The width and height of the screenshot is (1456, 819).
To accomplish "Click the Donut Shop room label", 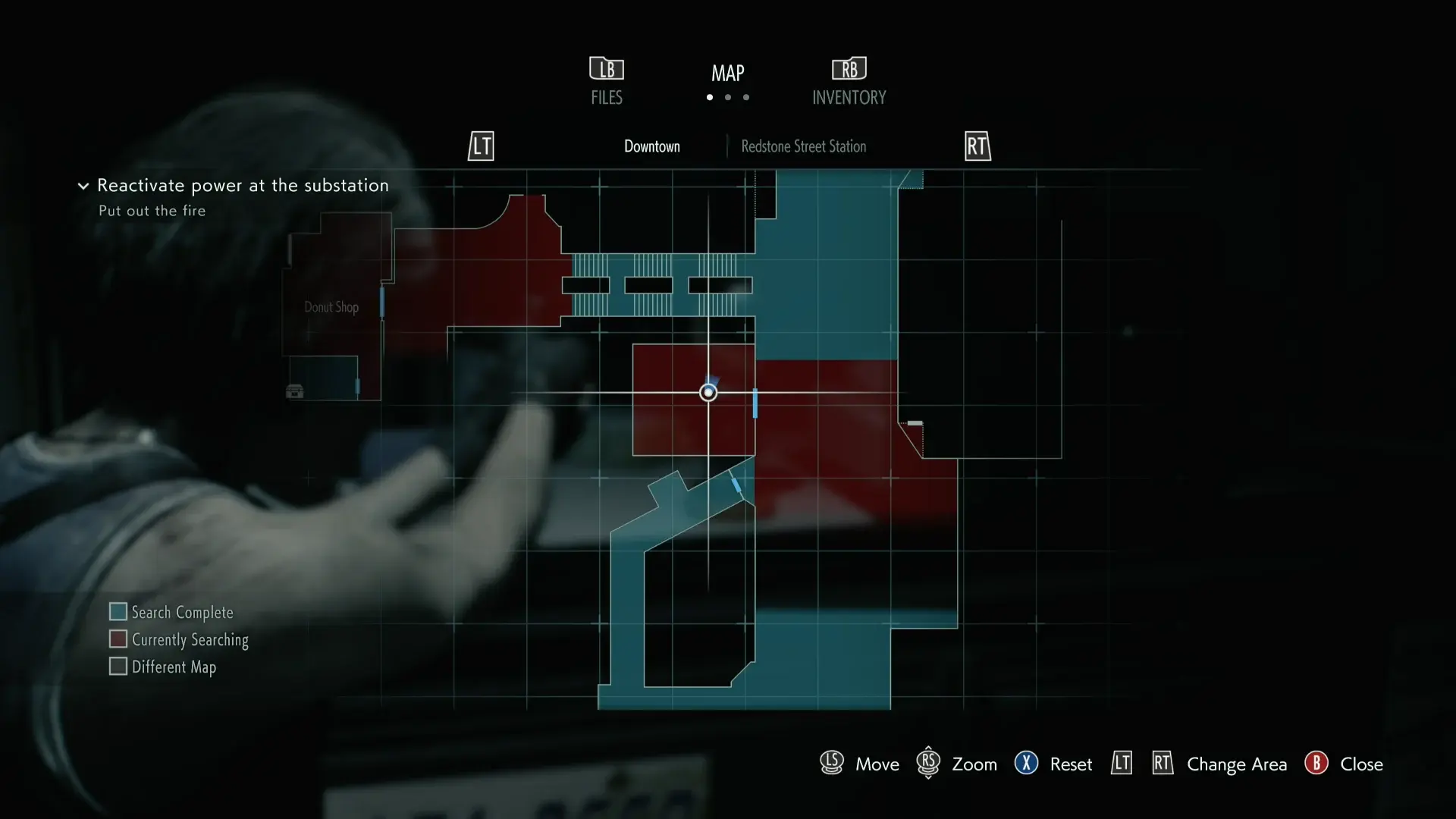I will (x=331, y=307).
